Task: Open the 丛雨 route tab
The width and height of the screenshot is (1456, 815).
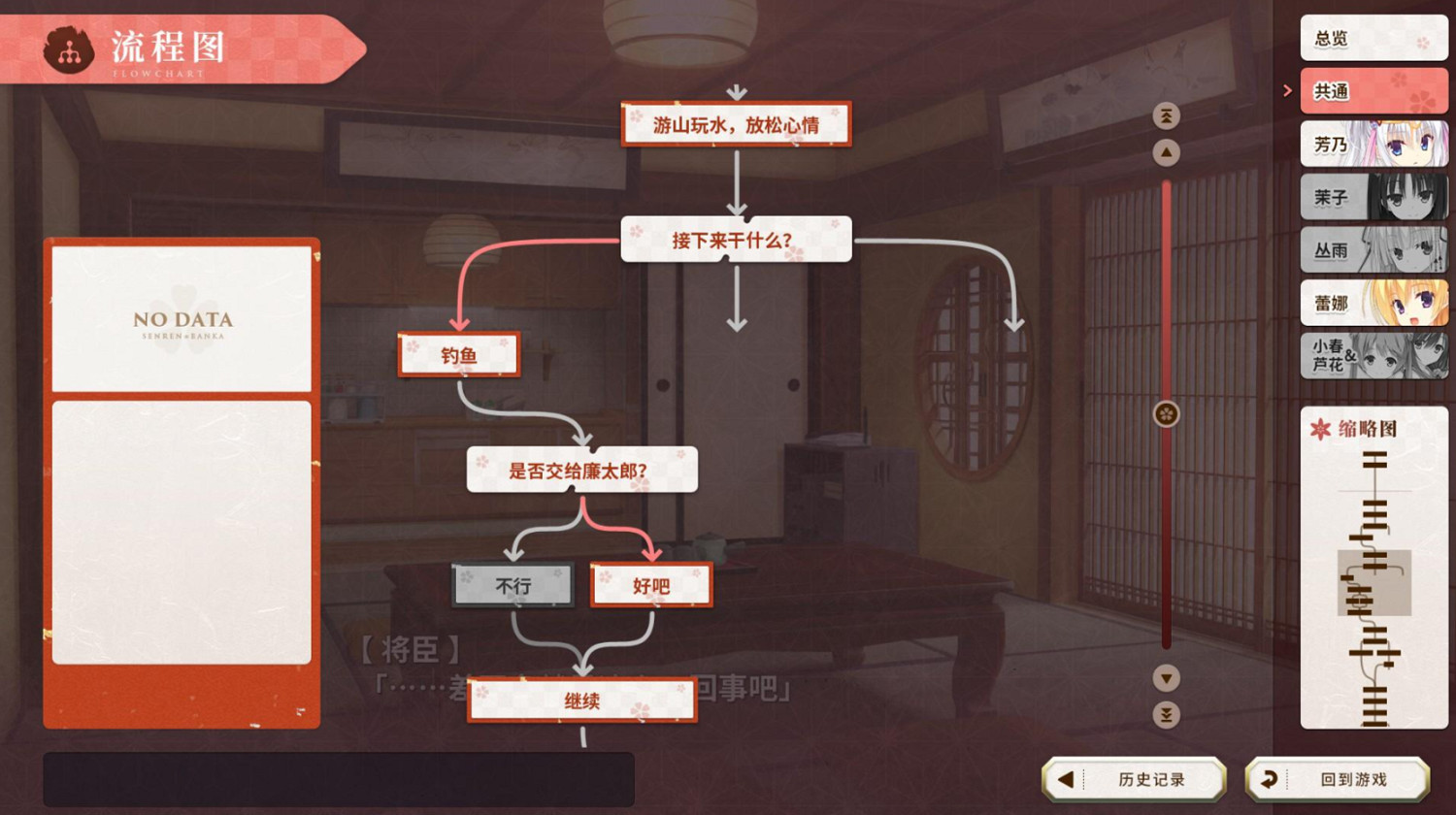Action: tap(1373, 250)
